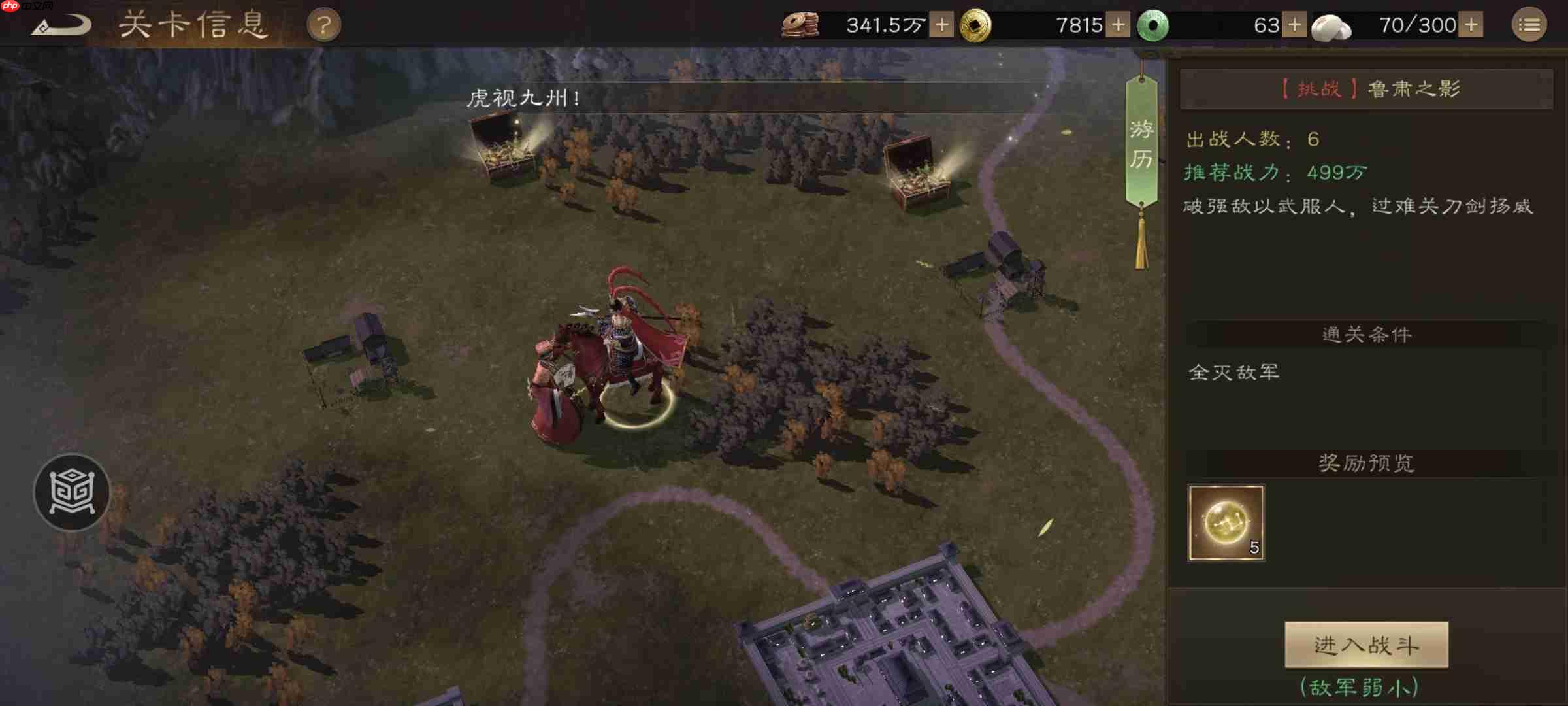Click the treasure box seal icon at bottom left
Image resolution: width=1568 pixels, height=706 pixels.
72,492
